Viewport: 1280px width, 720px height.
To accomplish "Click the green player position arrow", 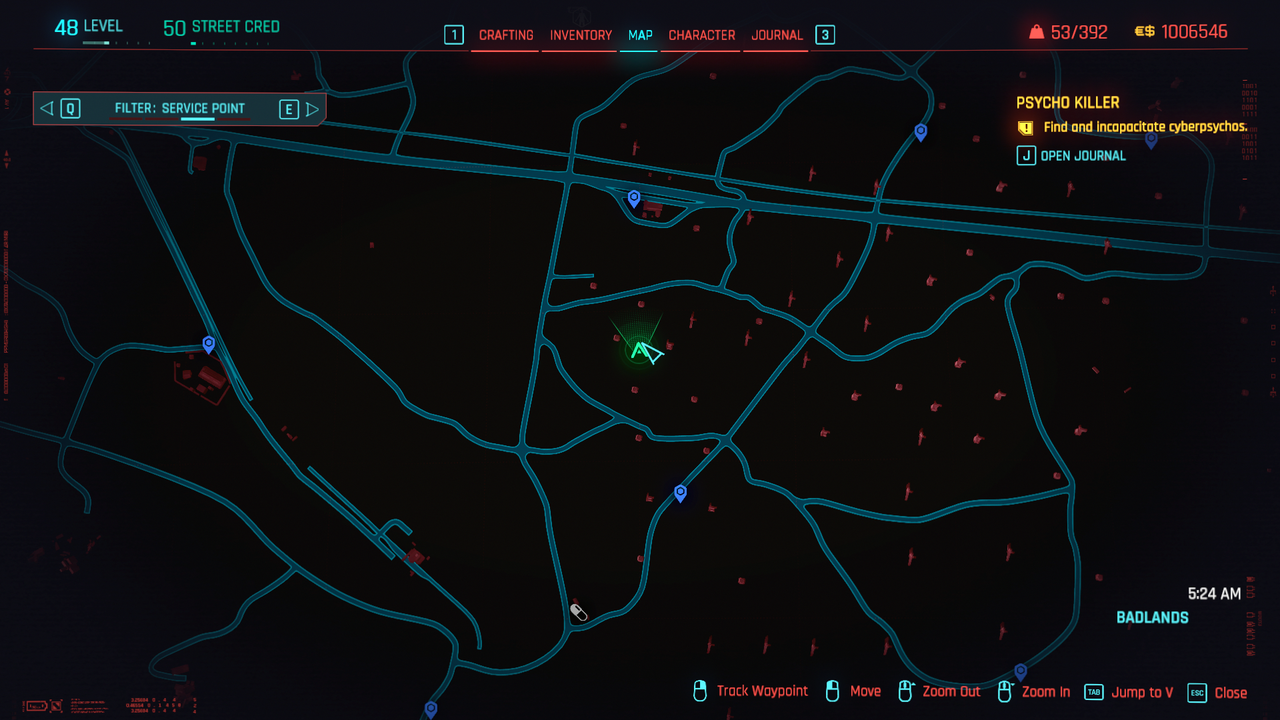I will pos(645,351).
